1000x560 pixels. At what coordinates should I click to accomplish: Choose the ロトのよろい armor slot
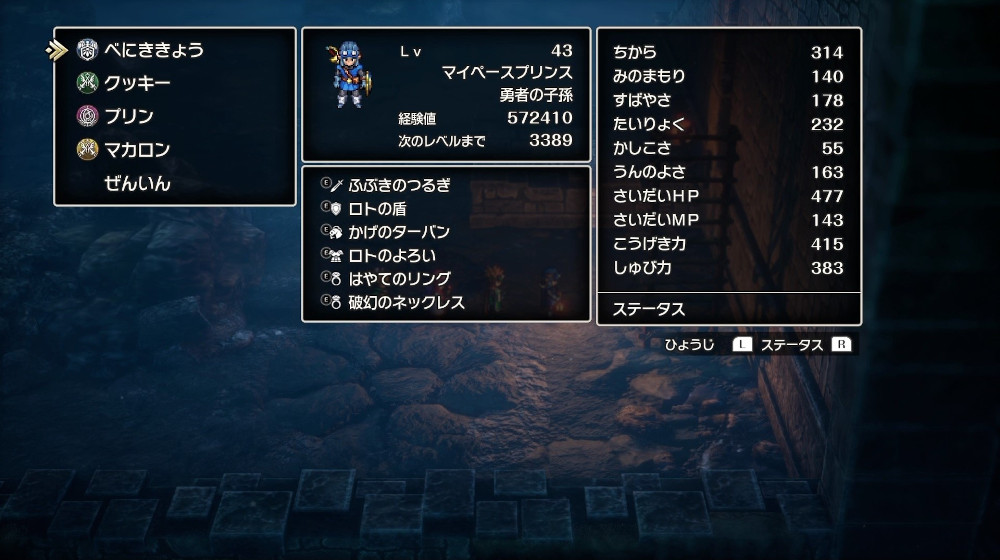pyautogui.click(x=391, y=255)
